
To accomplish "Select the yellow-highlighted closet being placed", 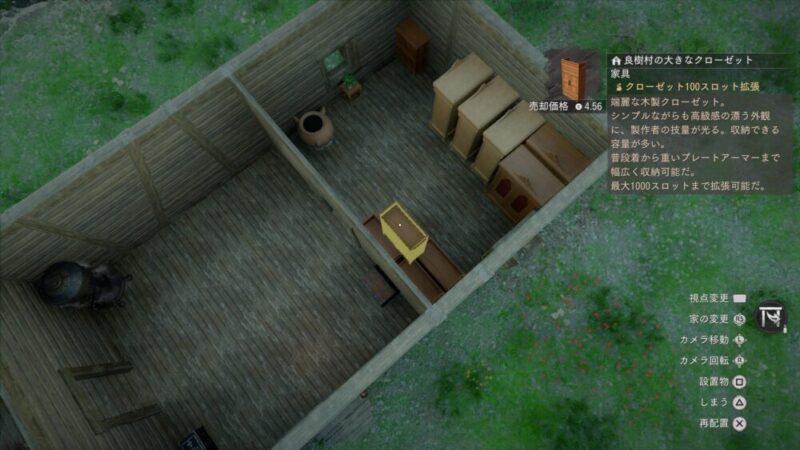I will point(404,230).
